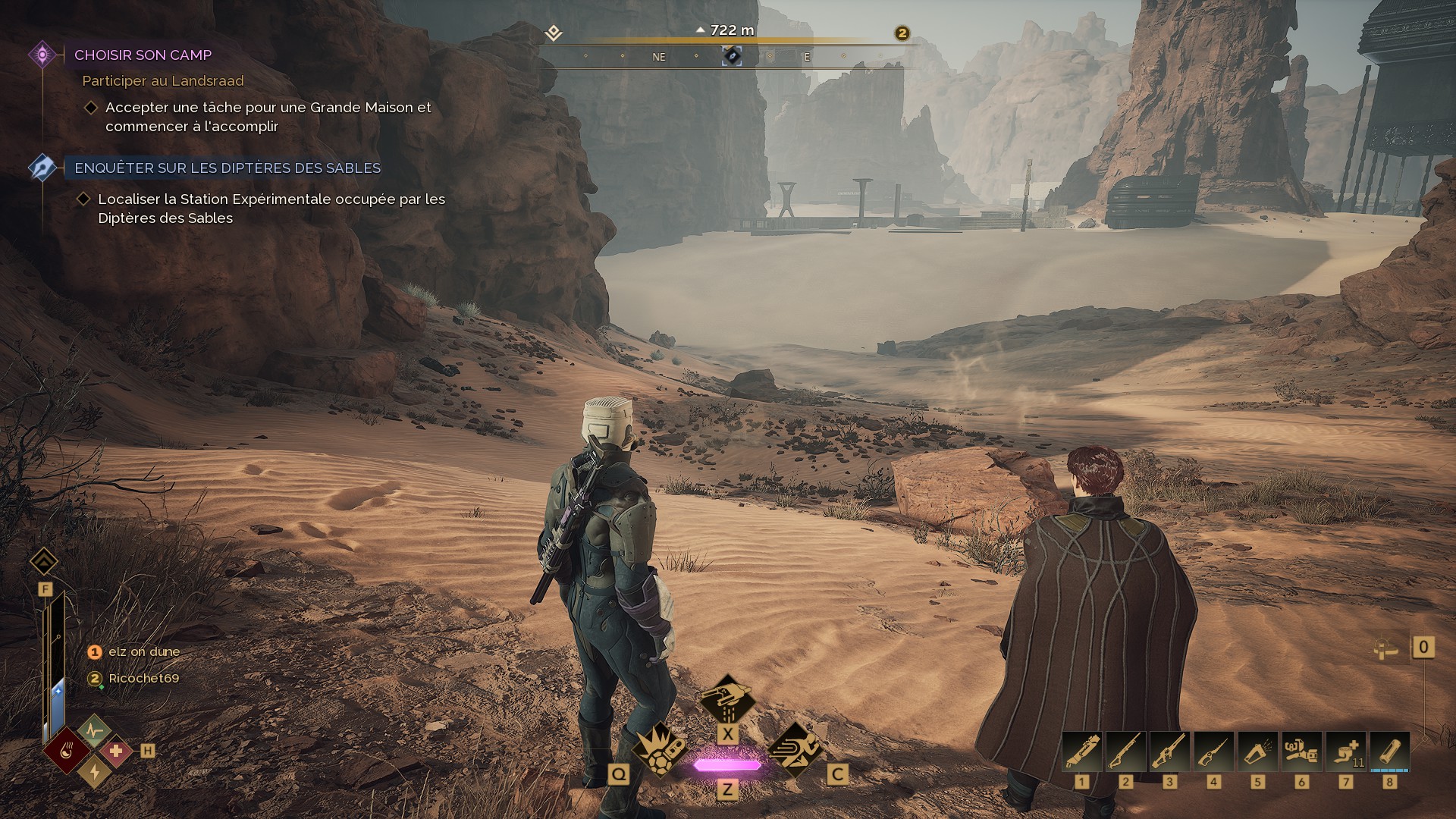Image resolution: width=1456 pixels, height=819 pixels.
Task: Equip the long rifle in hotbar slot 2
Action: coord(1126,752)
